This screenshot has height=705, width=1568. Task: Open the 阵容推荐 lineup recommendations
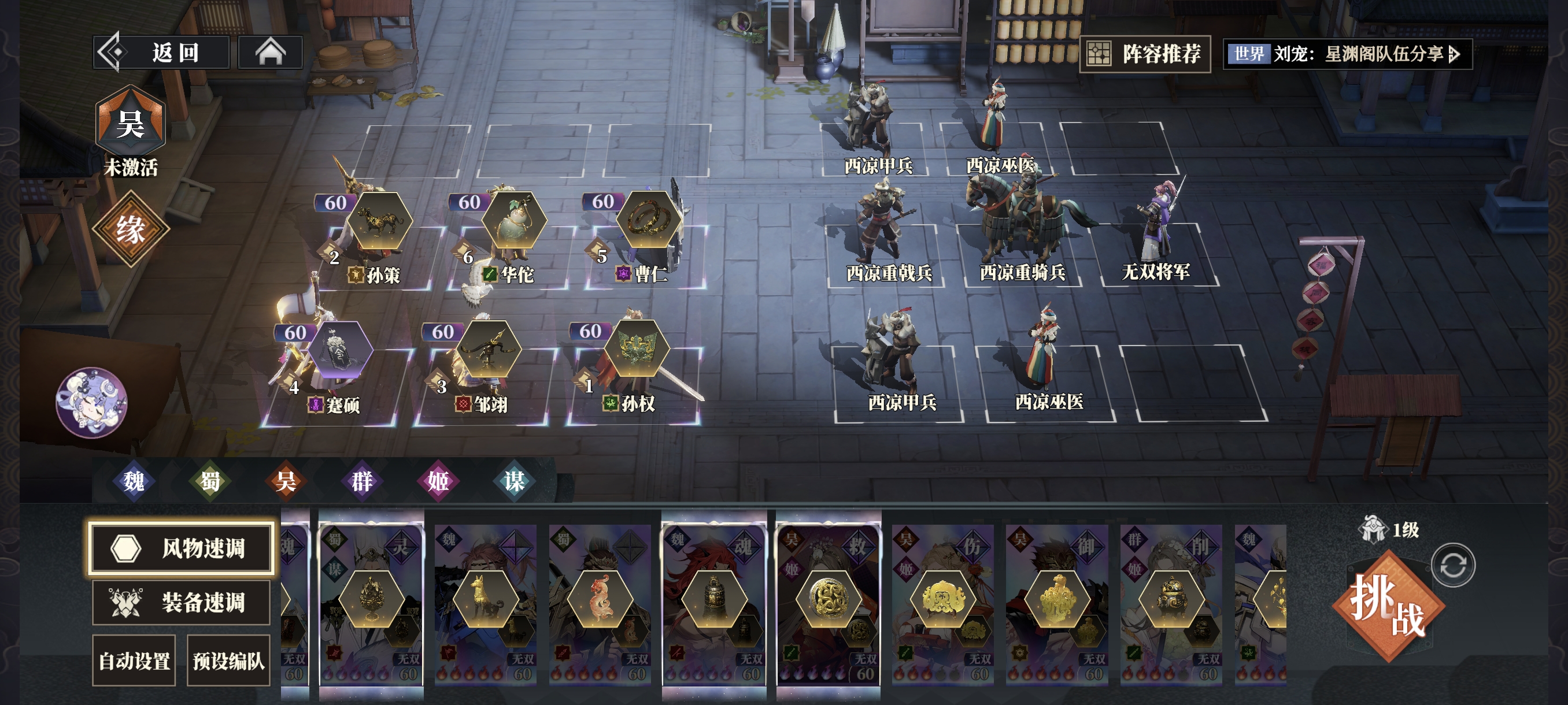coord(1144,54)
